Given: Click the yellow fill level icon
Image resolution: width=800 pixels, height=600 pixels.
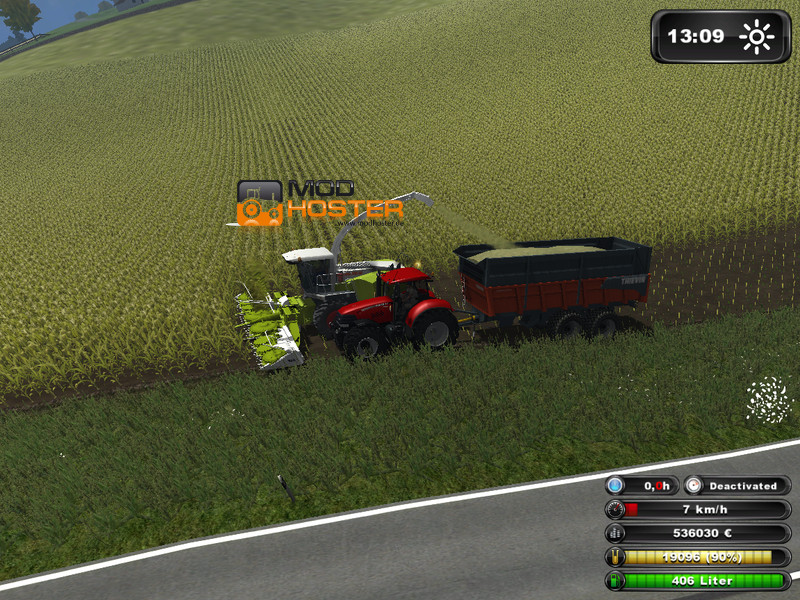Looking at the screenshot, I should (x=615, y=557).
